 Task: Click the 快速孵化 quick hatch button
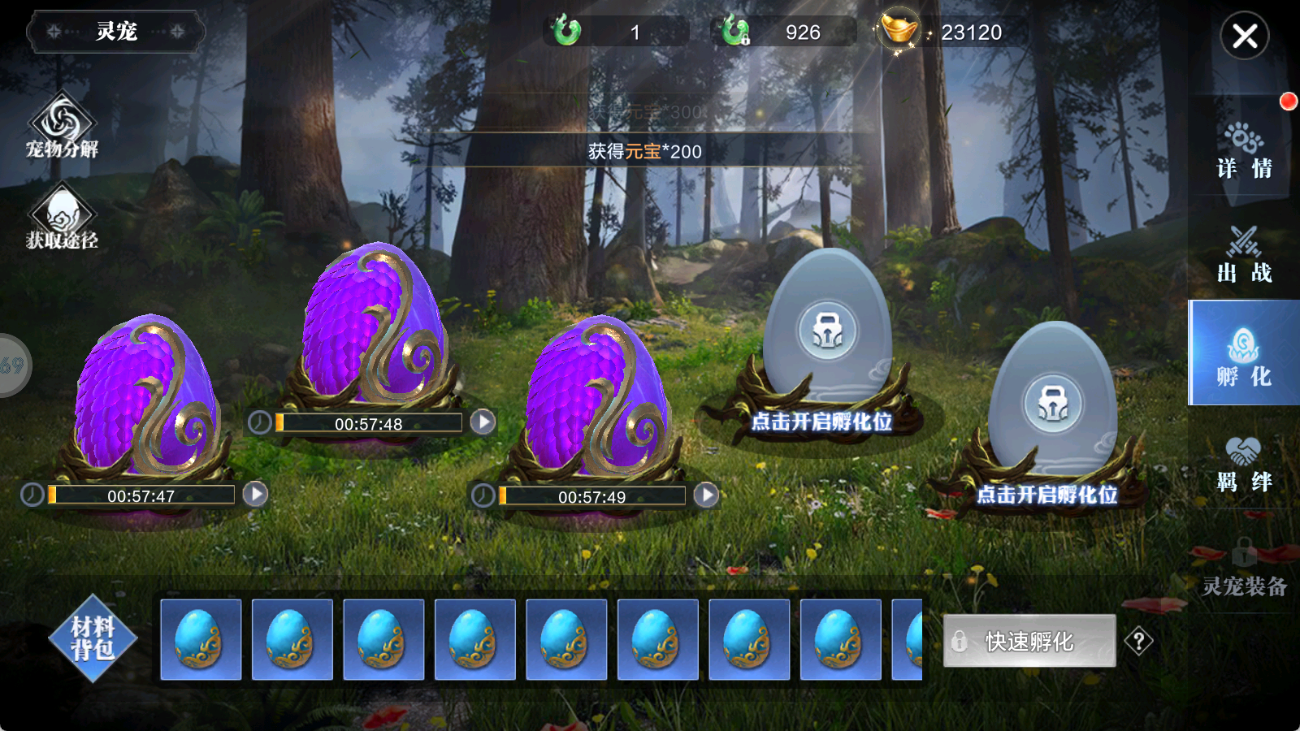[1029, 641]
